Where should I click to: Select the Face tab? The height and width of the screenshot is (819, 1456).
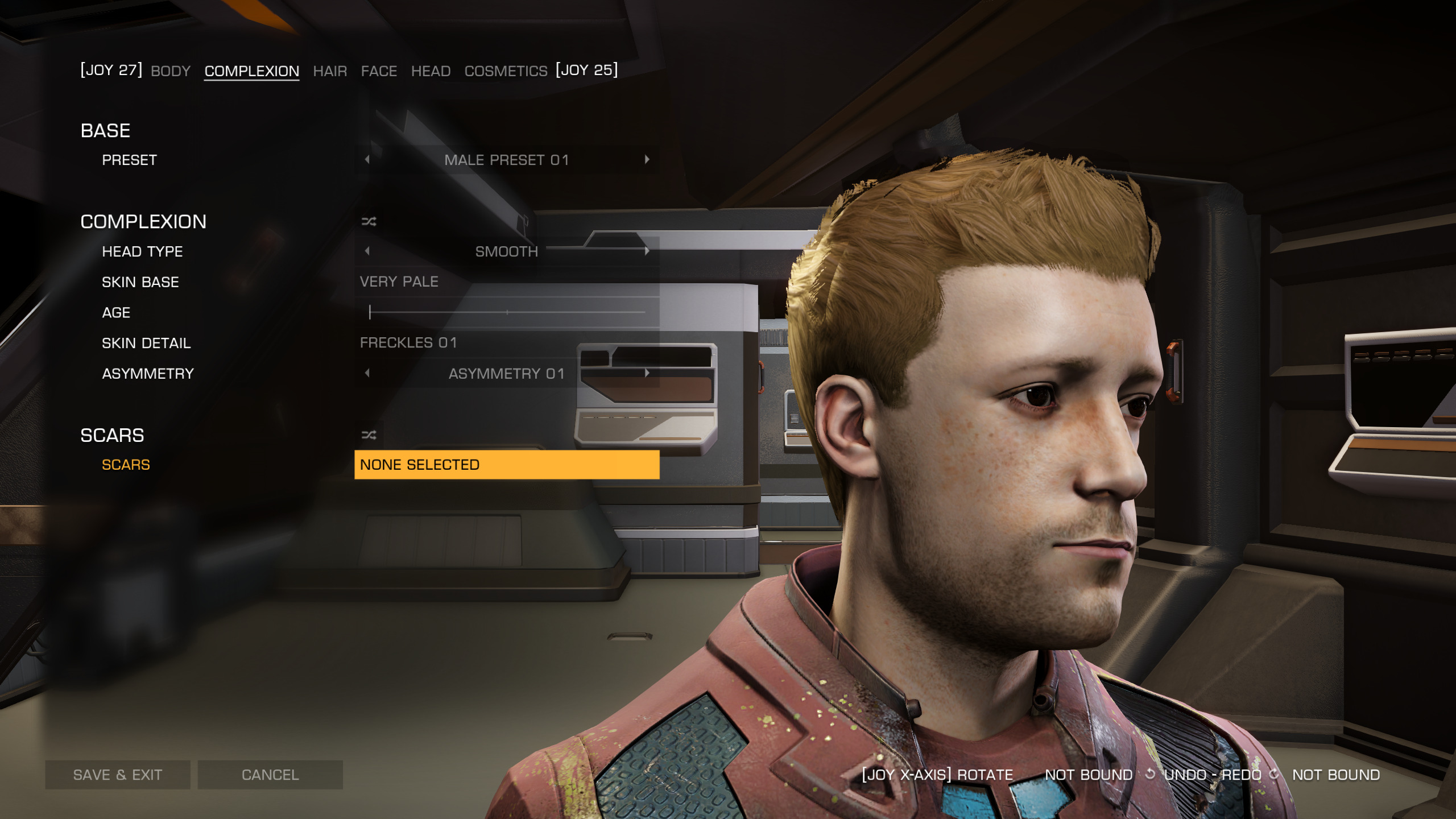pyautogui.click(x=379, y=71)
